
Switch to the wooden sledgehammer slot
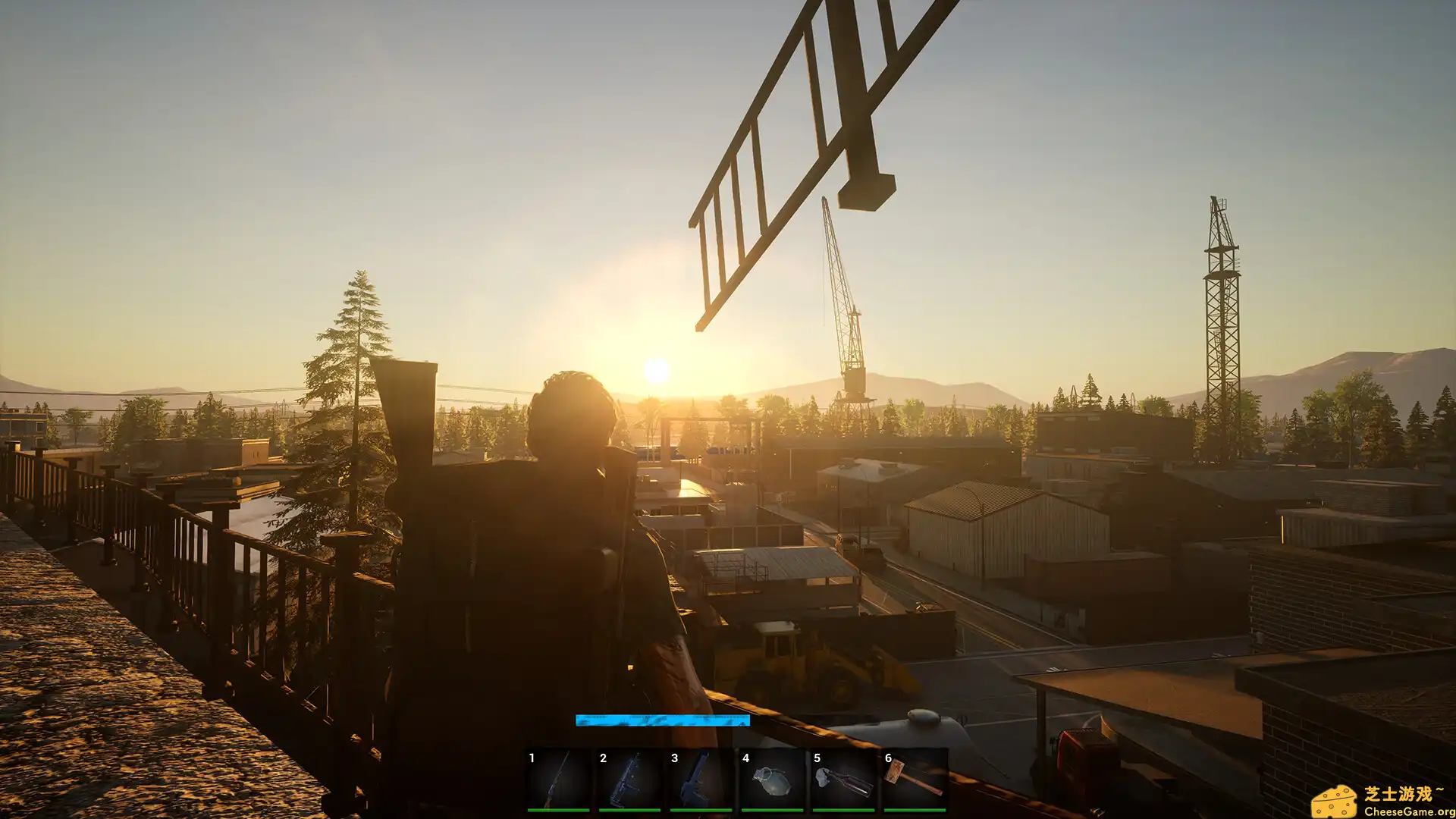click(915, 780)
